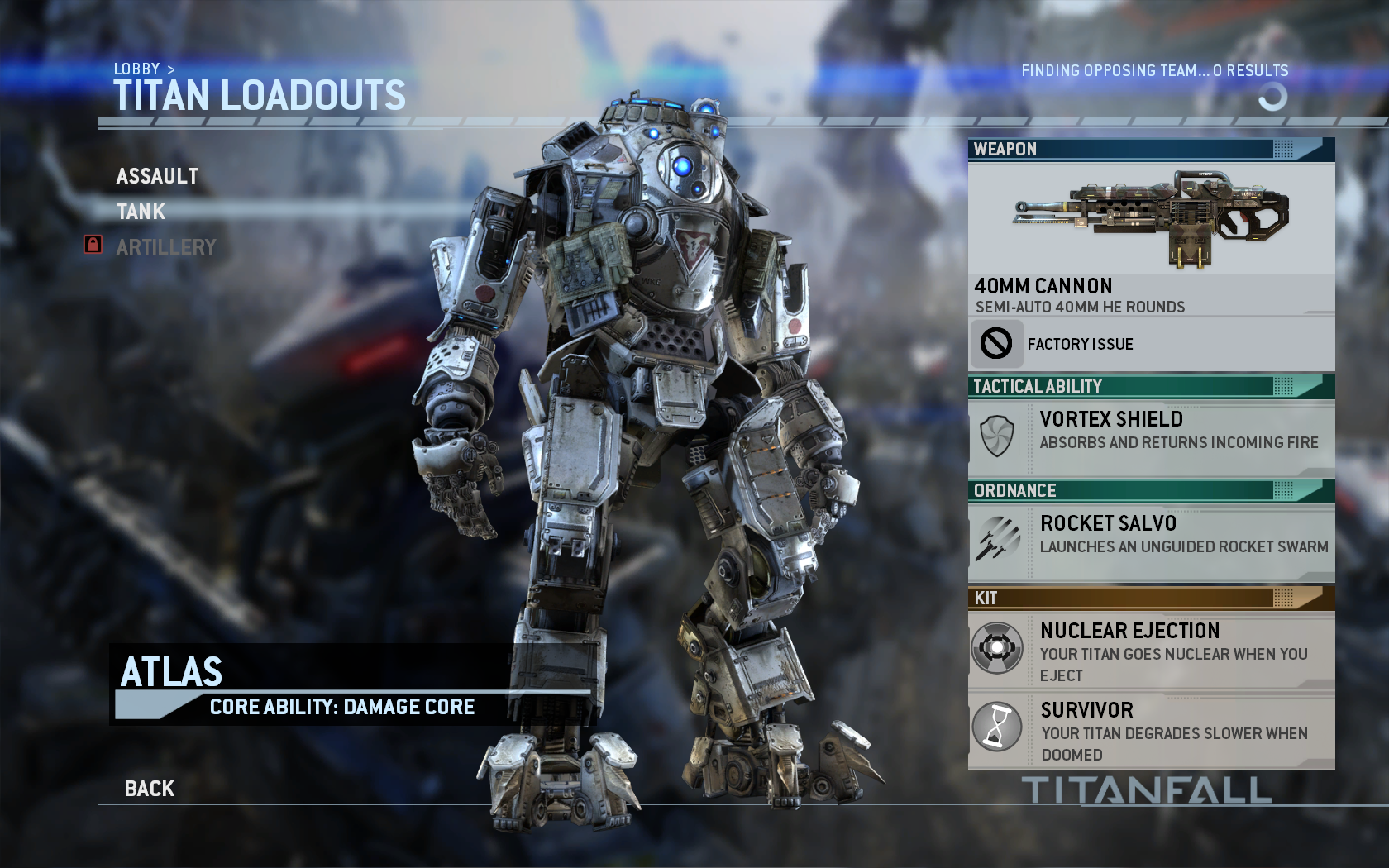Screen dimensions: 1389x868
Task: Select the Assault loadout
Action: [158, 176]
